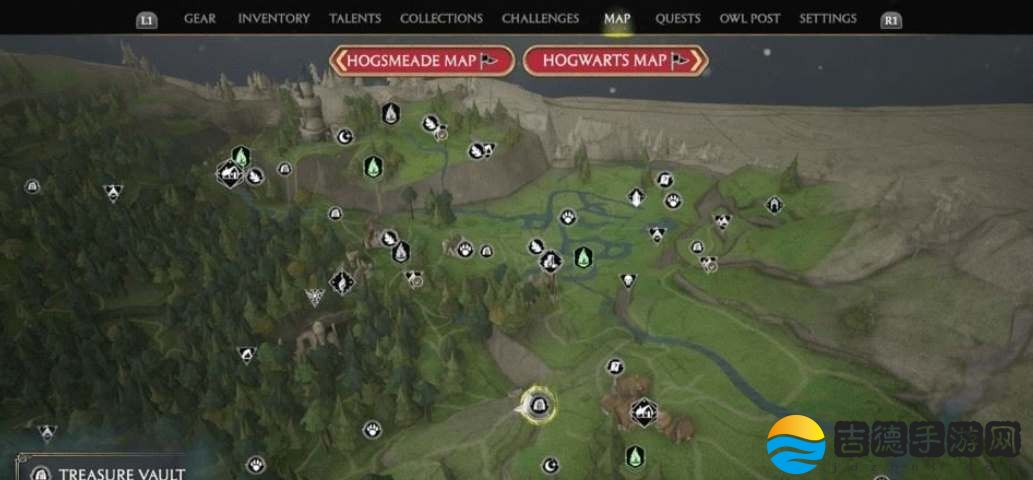
Task: Switch to the Inventory tab
Action: (x=273, y=19)
